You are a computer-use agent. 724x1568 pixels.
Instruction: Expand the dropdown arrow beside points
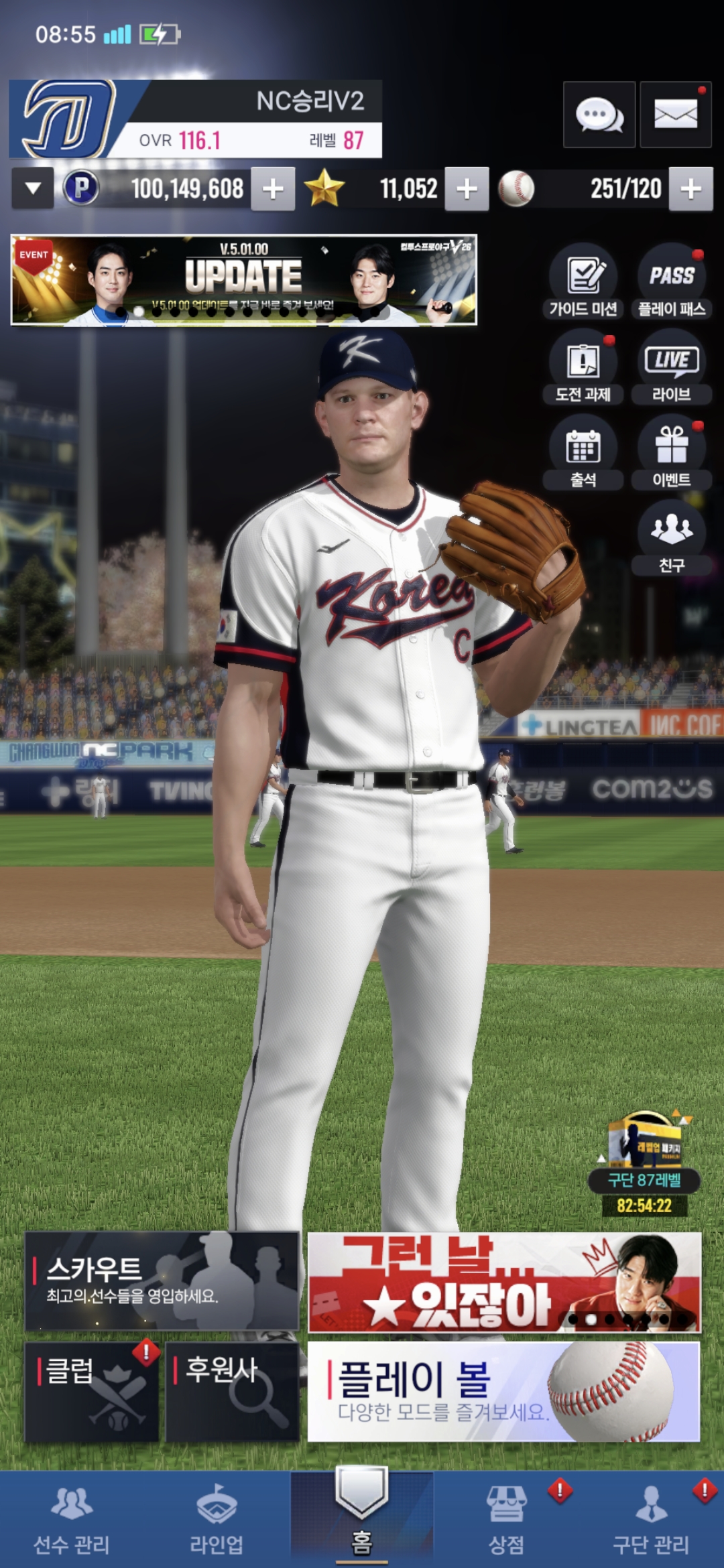coord(32,189)
